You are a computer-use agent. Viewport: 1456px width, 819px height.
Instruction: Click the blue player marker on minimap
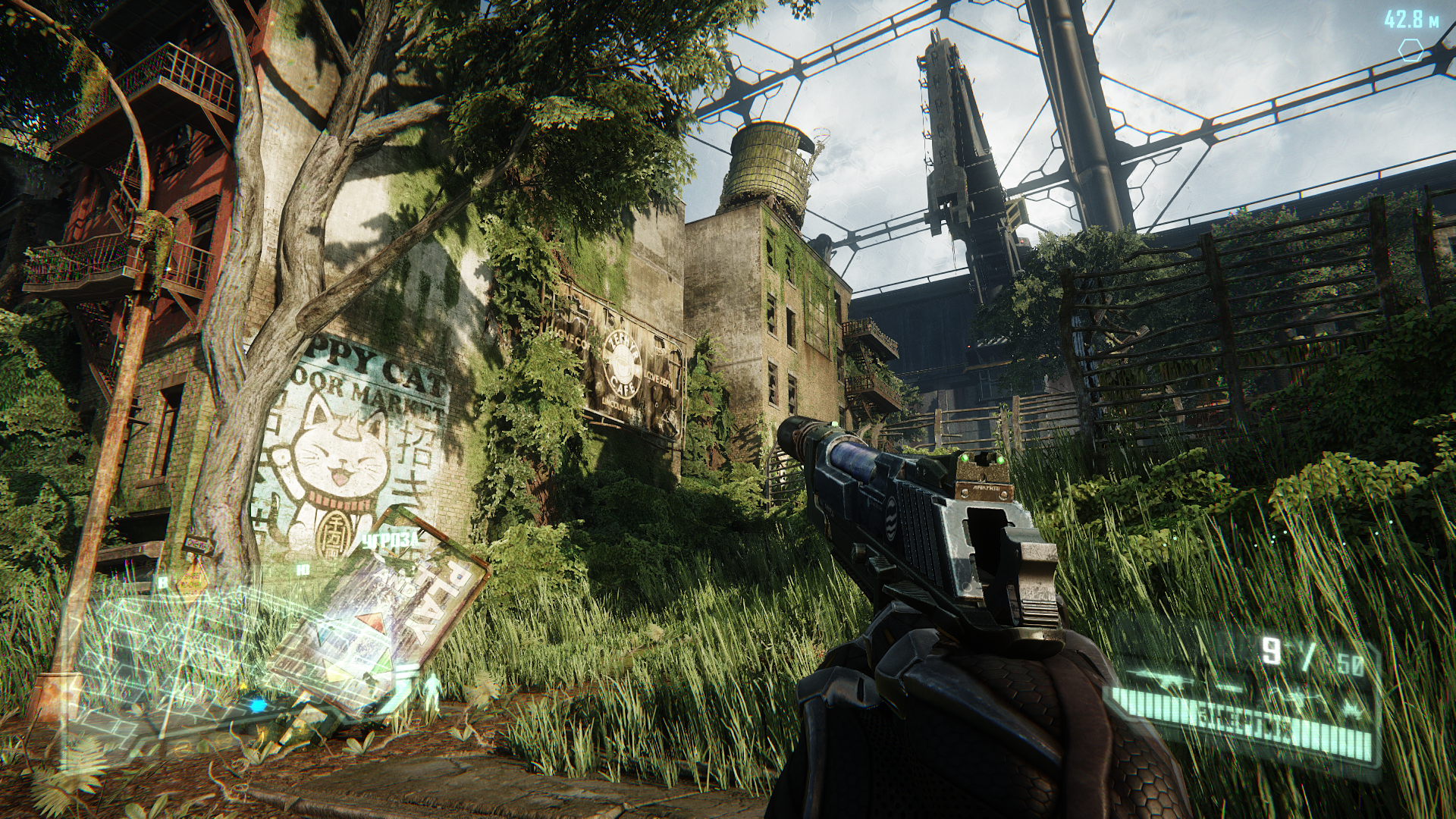(x=259, y=706)
